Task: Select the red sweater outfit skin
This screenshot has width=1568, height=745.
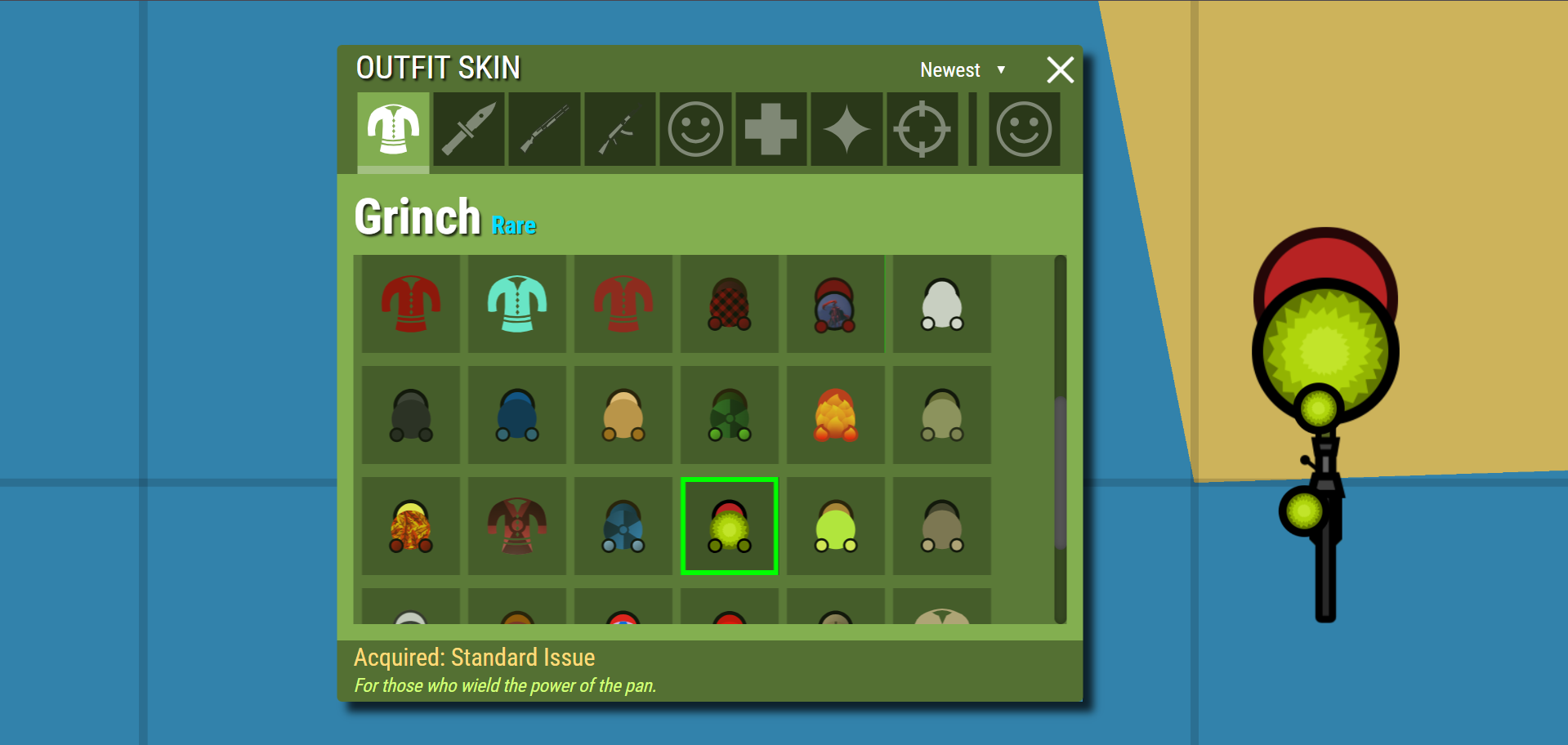Action: click(x=409, y=304)
